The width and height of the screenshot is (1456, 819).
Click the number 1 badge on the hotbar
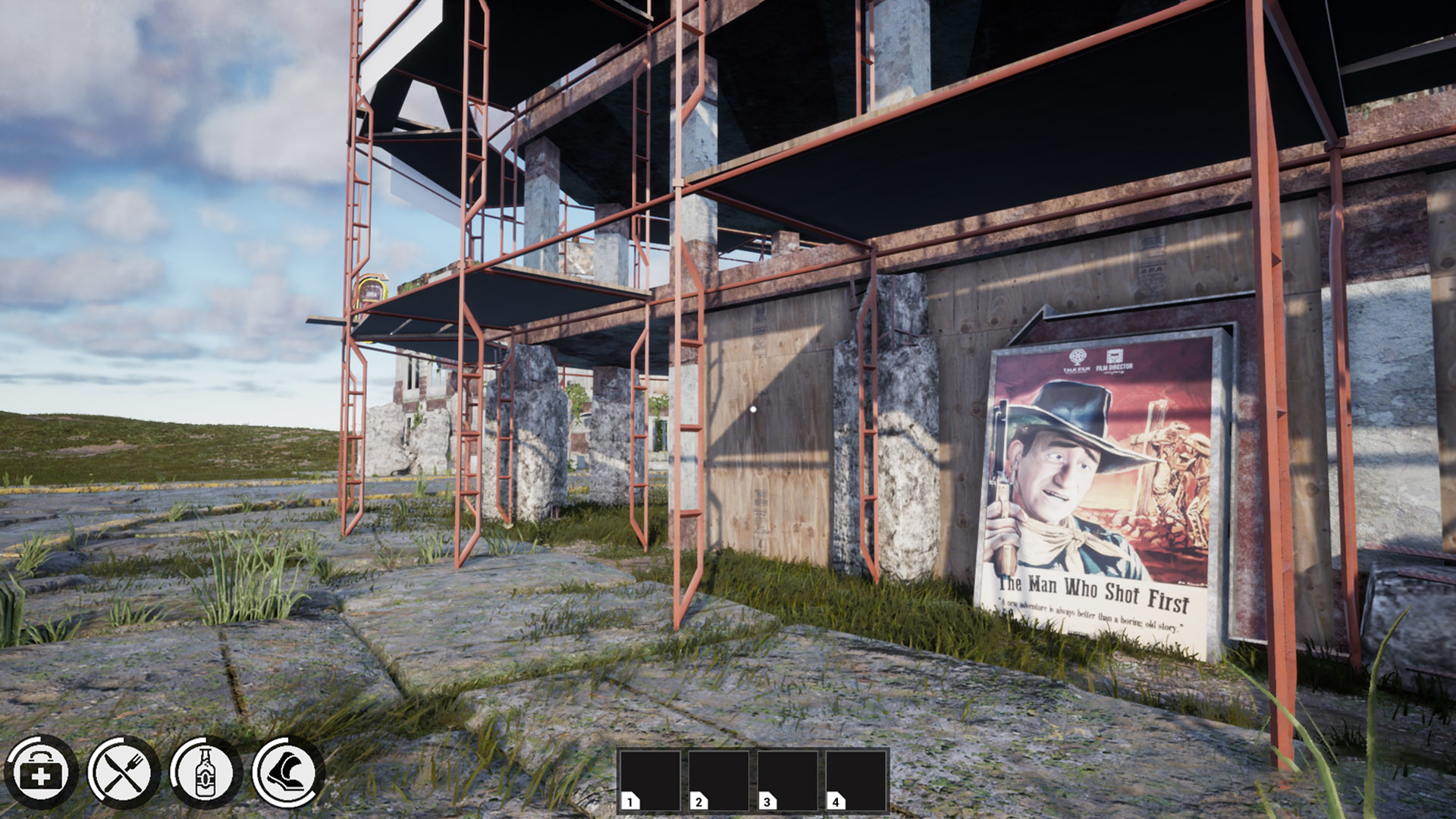tap(630, 801)
